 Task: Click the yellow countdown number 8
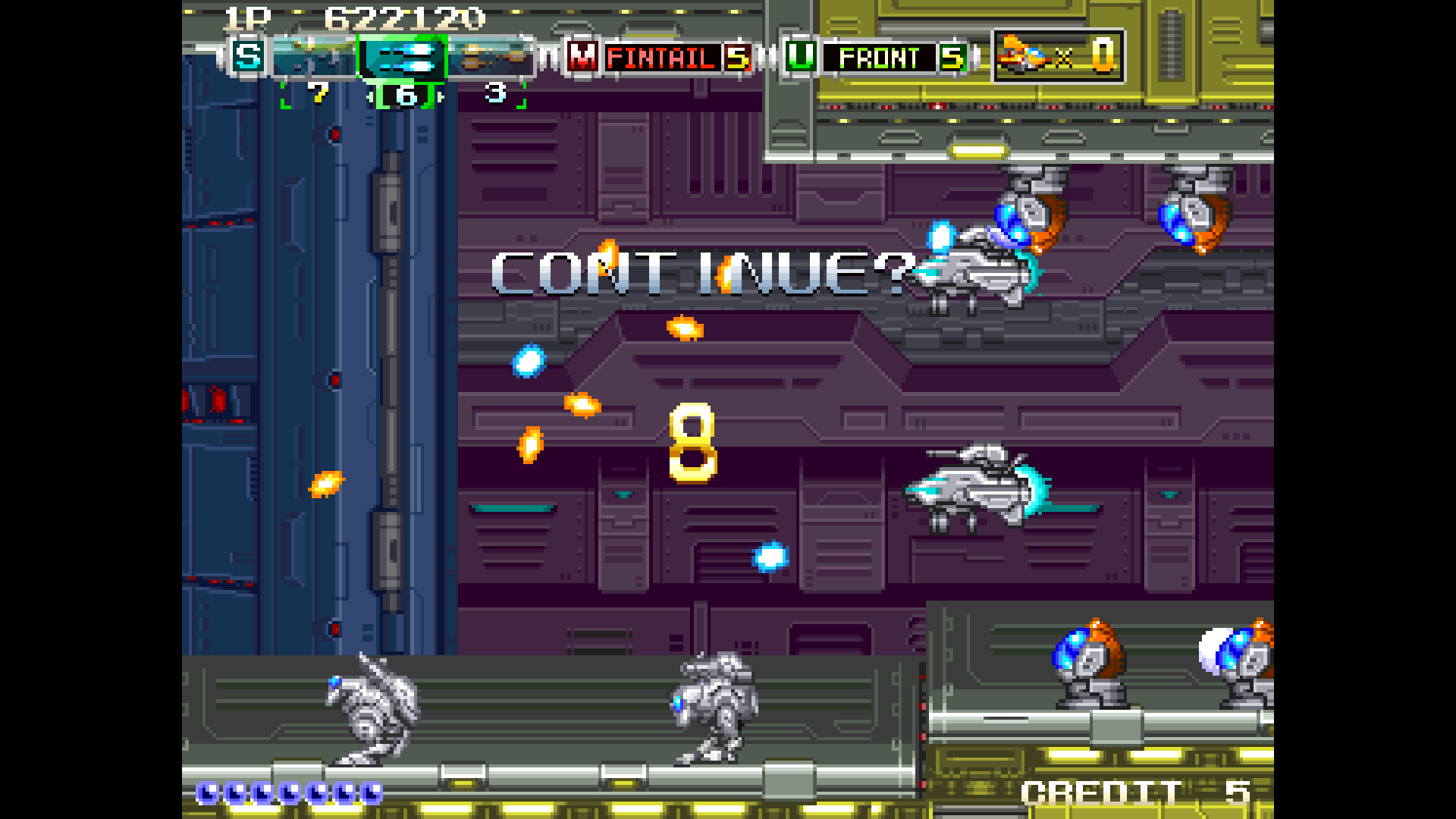[692, 446]
